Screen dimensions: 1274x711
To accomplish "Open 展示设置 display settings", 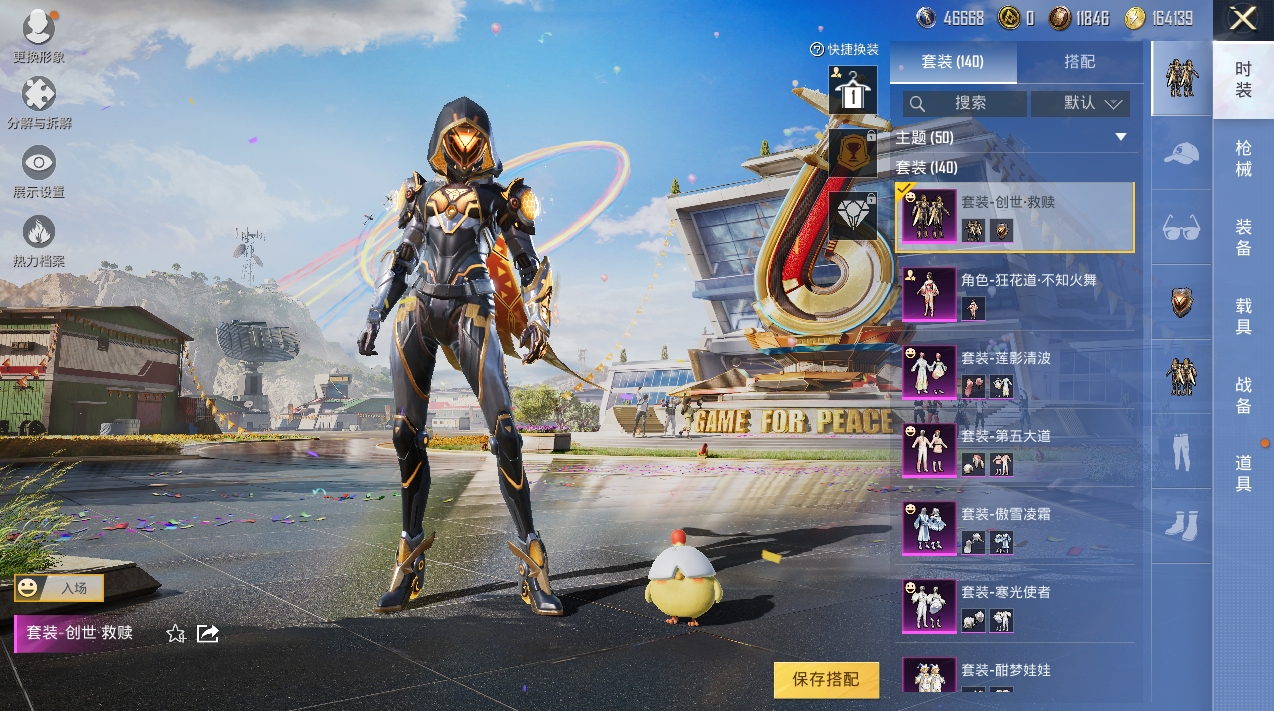I will [x=39, y=170].
